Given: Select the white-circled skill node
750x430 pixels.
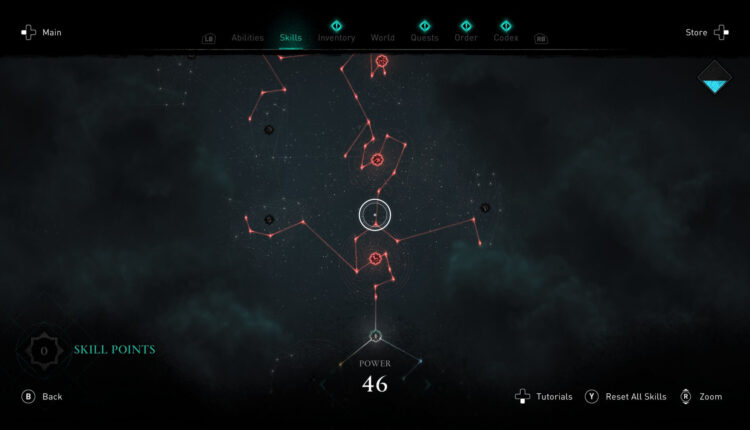Looking at the screenshot, I should [x=375, y=214].
